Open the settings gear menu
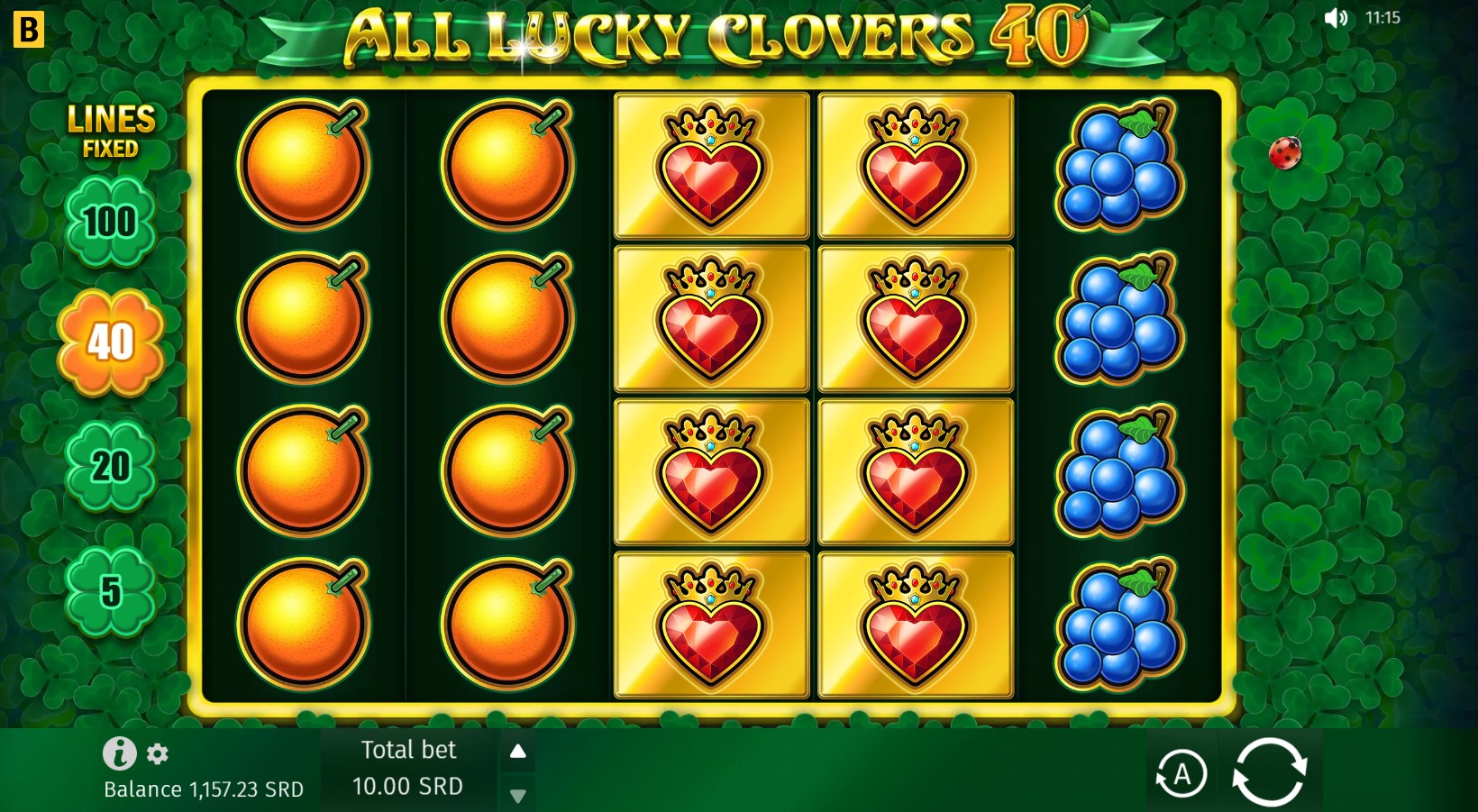This screenshot has height=812, width=1478. pos(159,755)
